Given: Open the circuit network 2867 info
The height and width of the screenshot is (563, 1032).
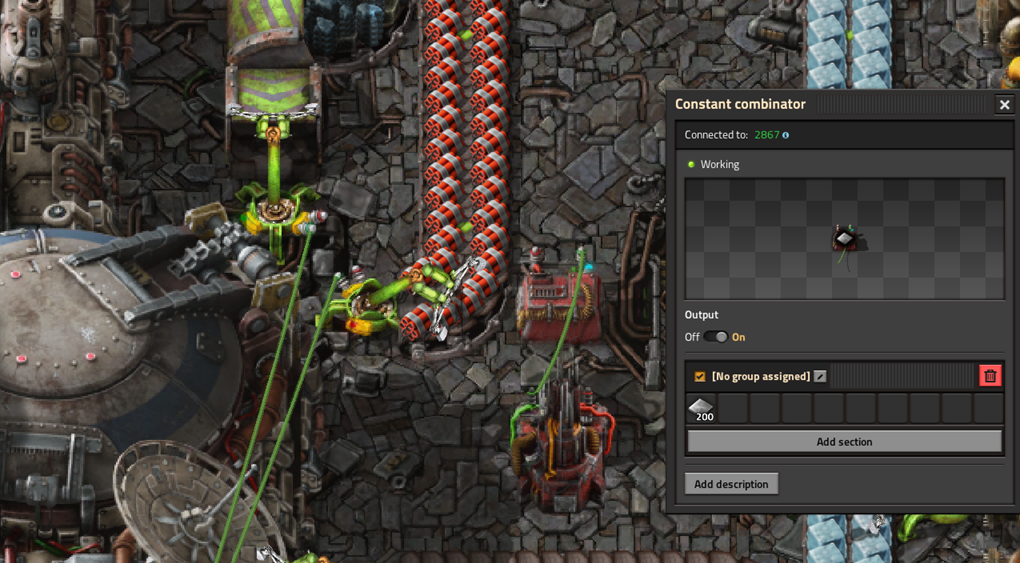Looking at the screenshot, I should pyautogui.click(x=785, y=135).
